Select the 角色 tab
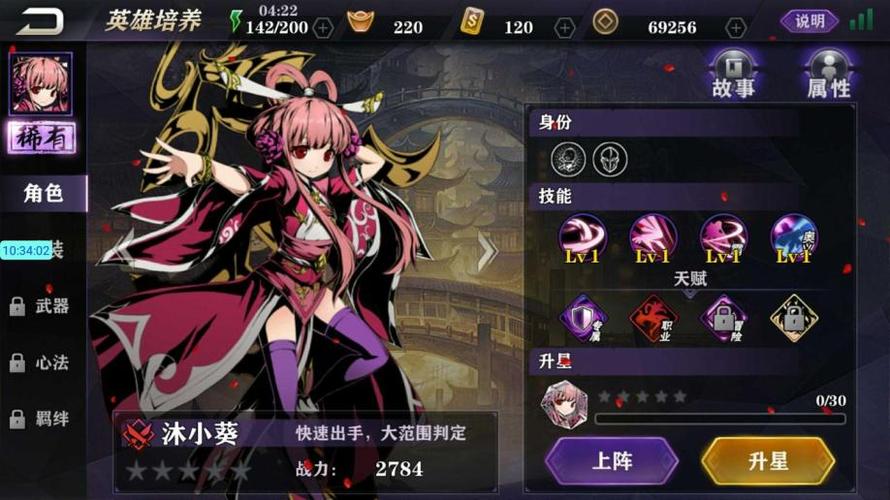890x500 pixels. click(x=44, y=193)
